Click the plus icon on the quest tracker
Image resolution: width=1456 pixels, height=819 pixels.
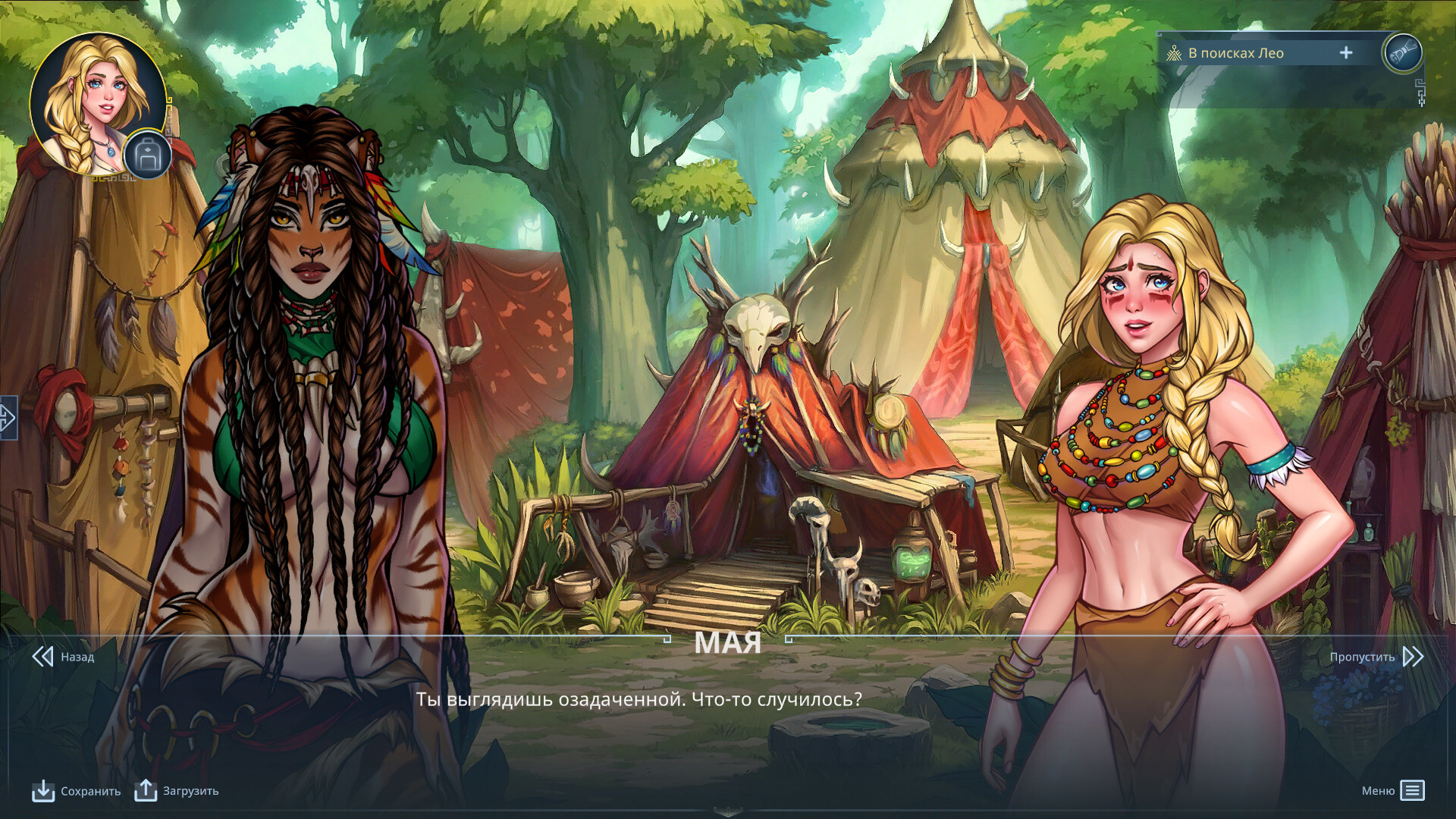point(1346,53)
